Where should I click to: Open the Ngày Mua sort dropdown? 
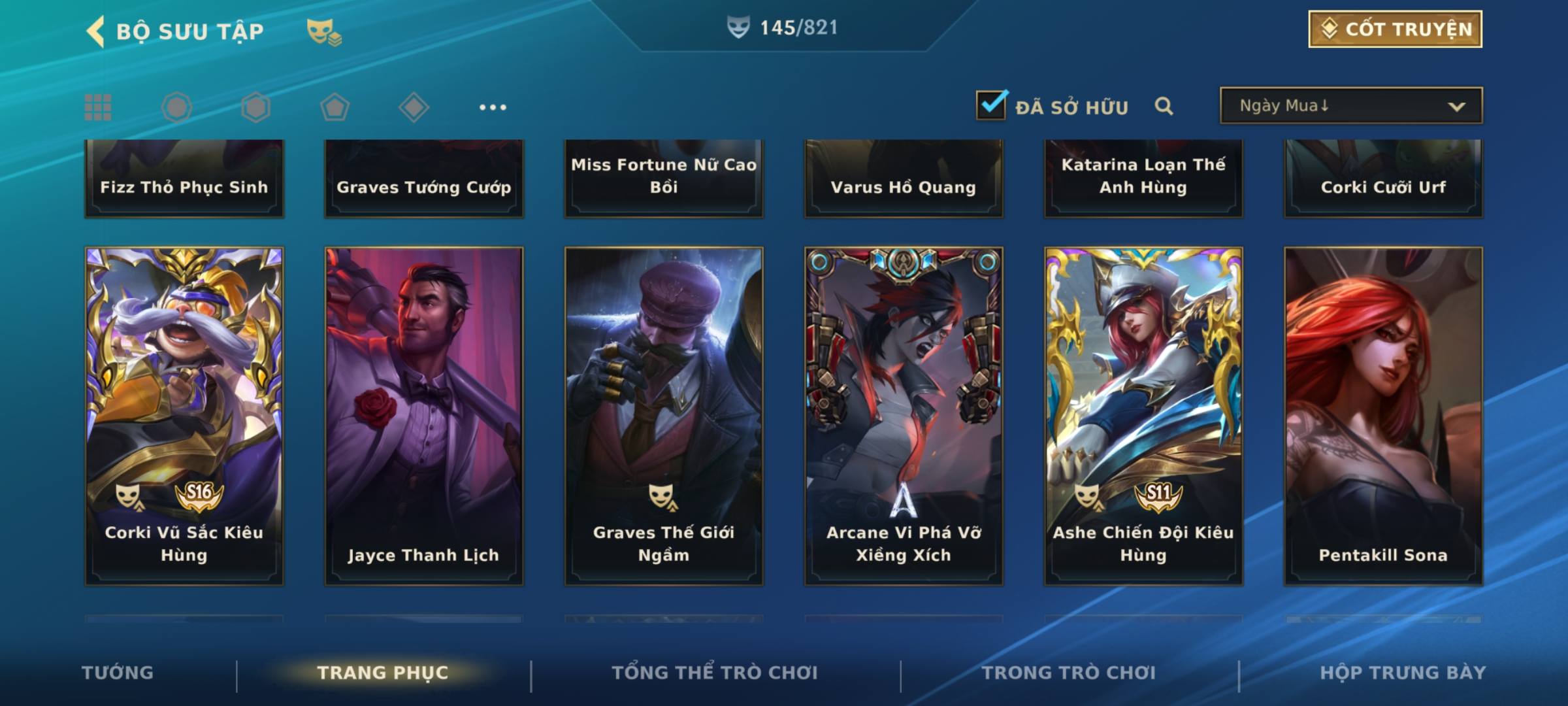pyautogui.click(x=1350, y=106)
